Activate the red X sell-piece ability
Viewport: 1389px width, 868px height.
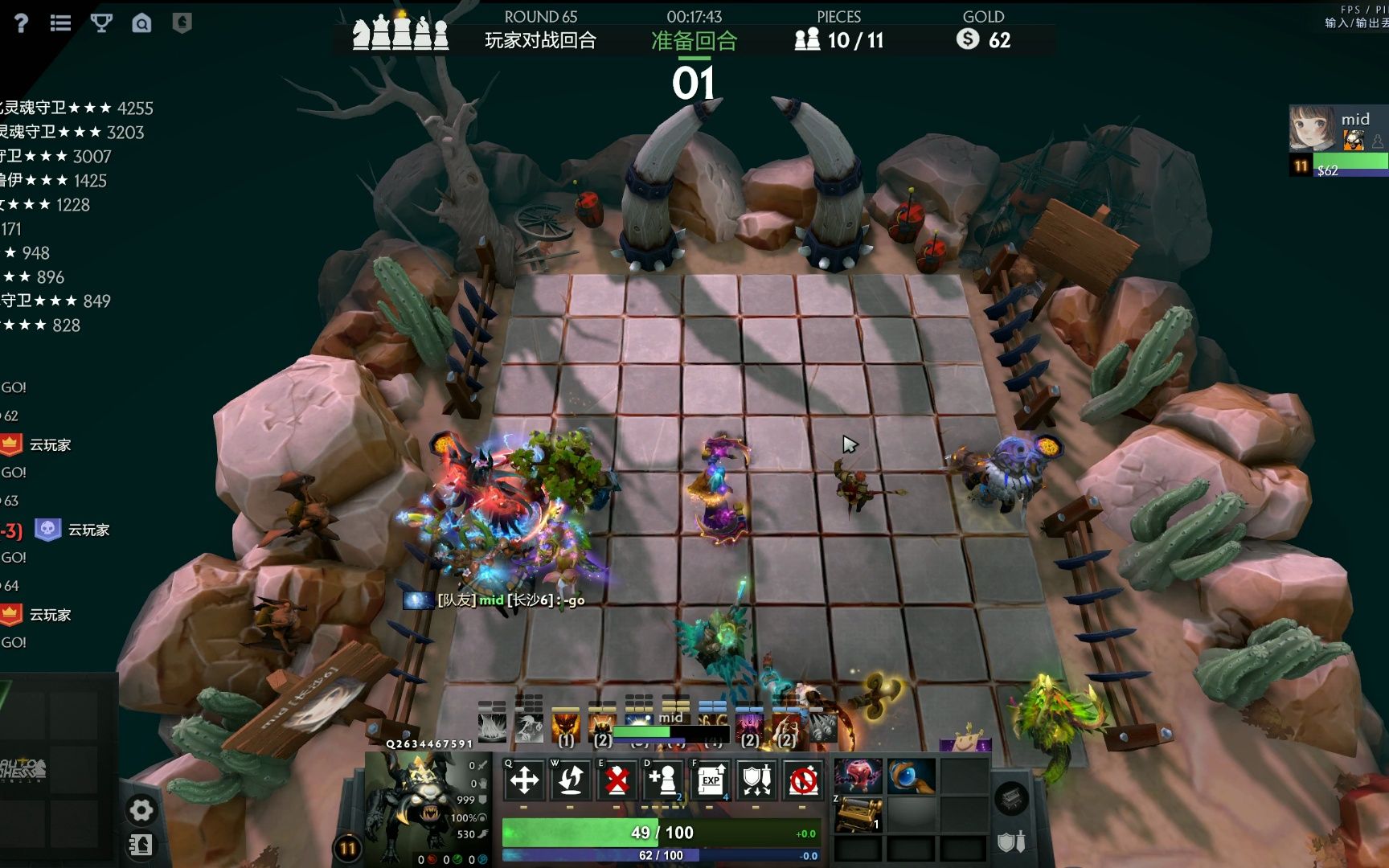coord(617,780)
